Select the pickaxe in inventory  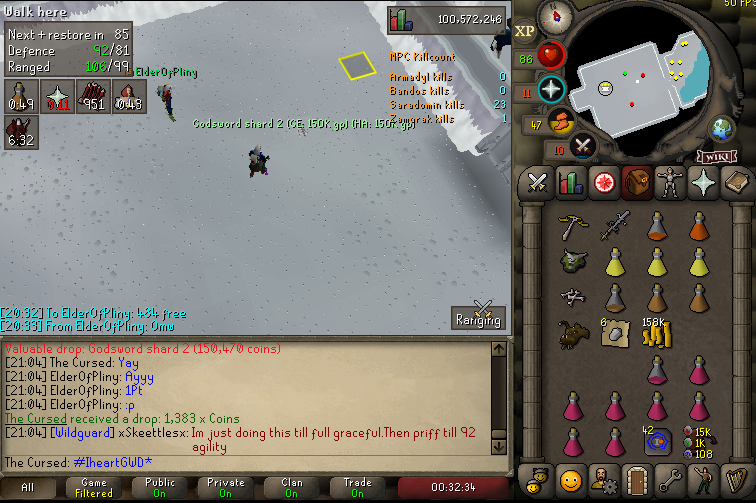coord(571,225)
